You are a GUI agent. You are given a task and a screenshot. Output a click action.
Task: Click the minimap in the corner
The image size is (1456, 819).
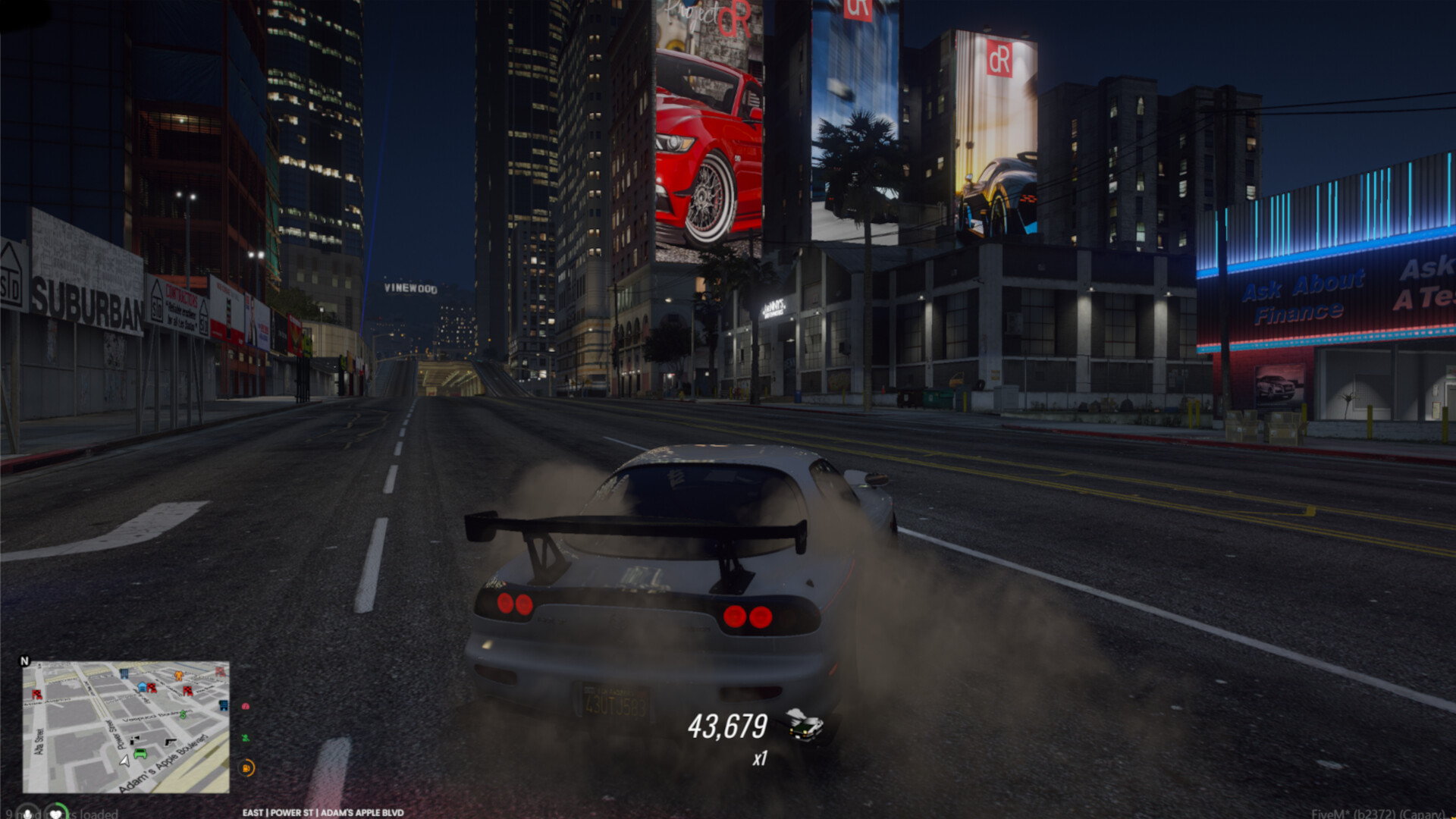[x=126, y=726]
